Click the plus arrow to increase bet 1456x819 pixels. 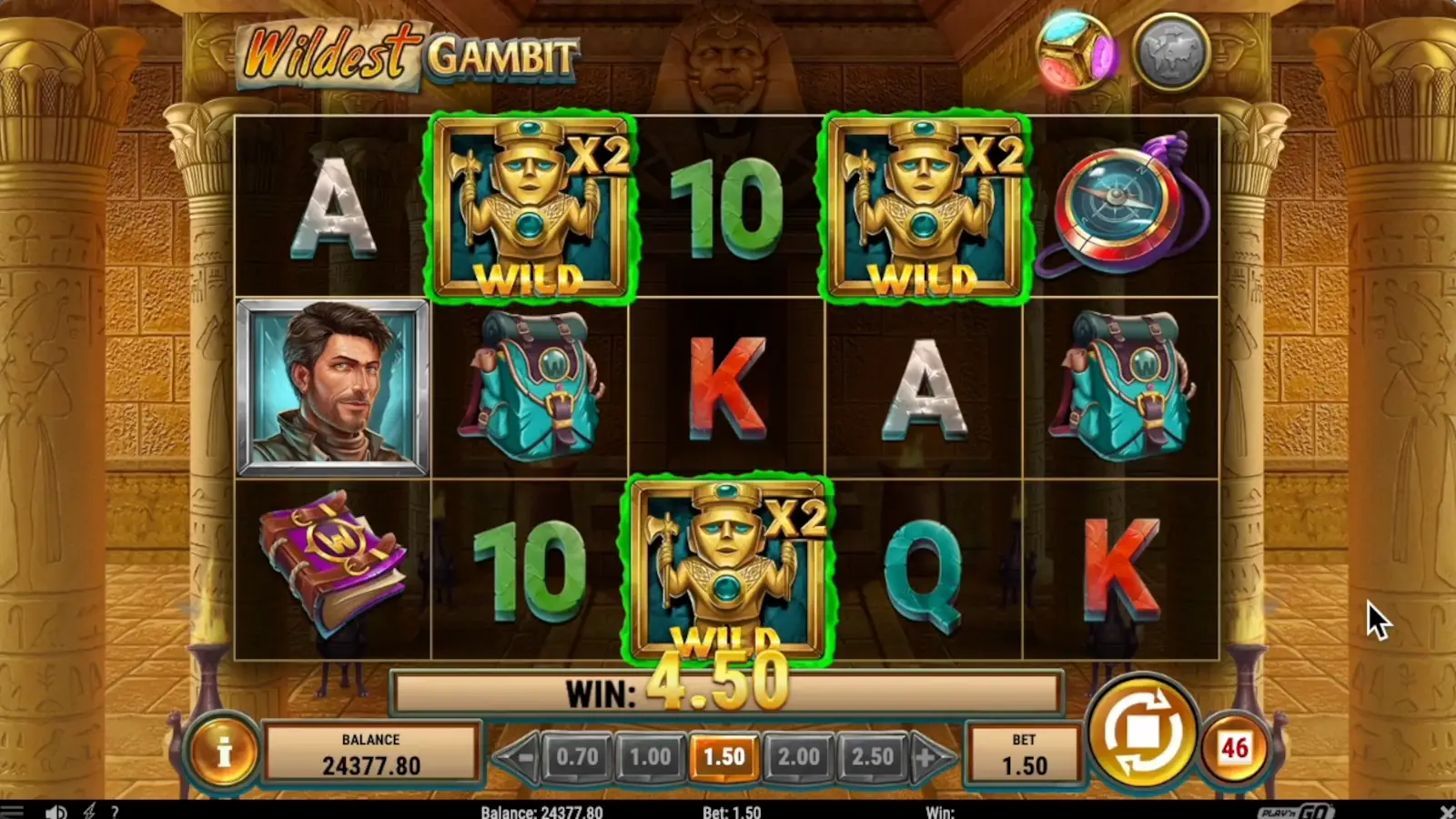[925, 755]
